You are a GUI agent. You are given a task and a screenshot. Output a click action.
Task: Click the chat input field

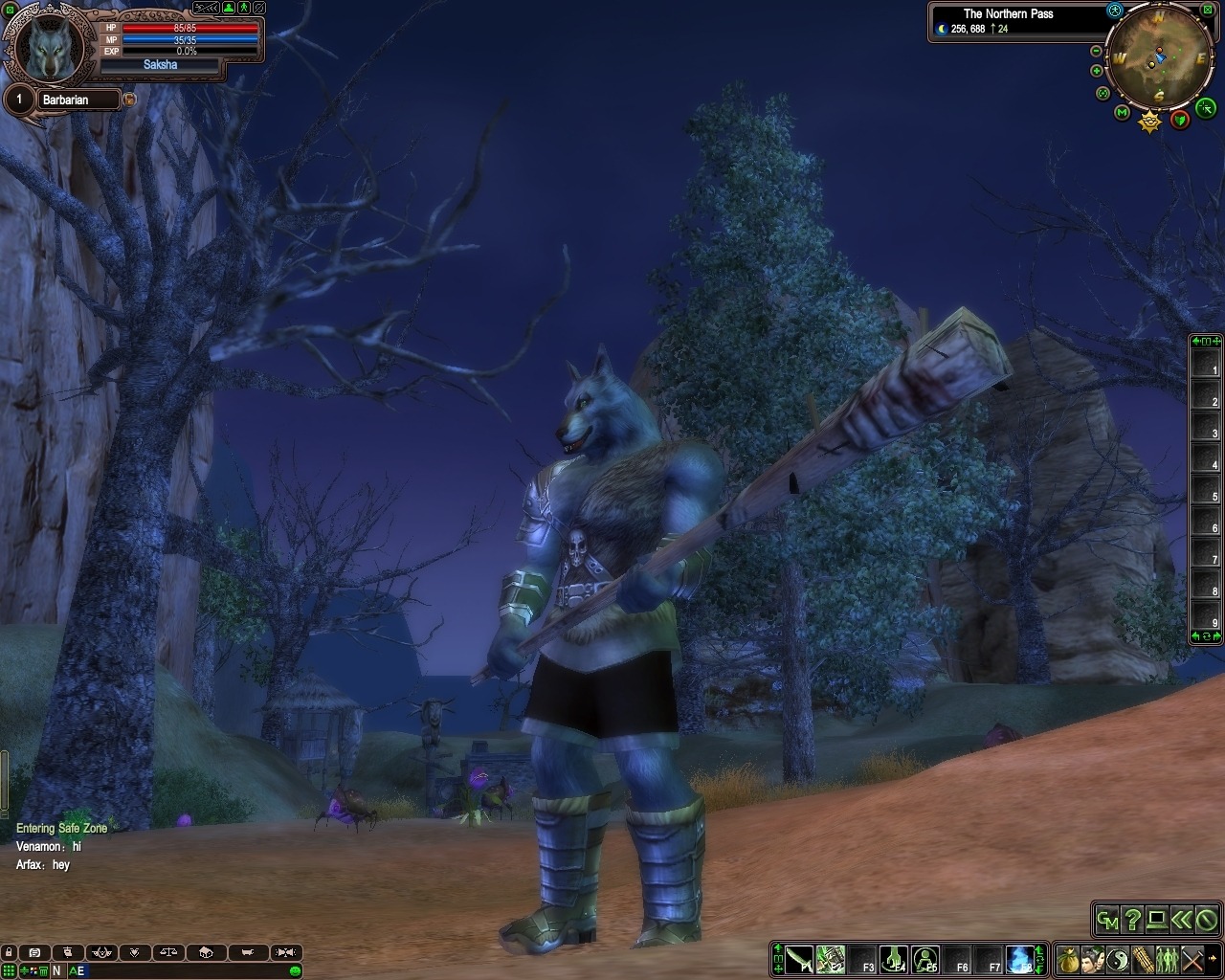click(191, 970)
